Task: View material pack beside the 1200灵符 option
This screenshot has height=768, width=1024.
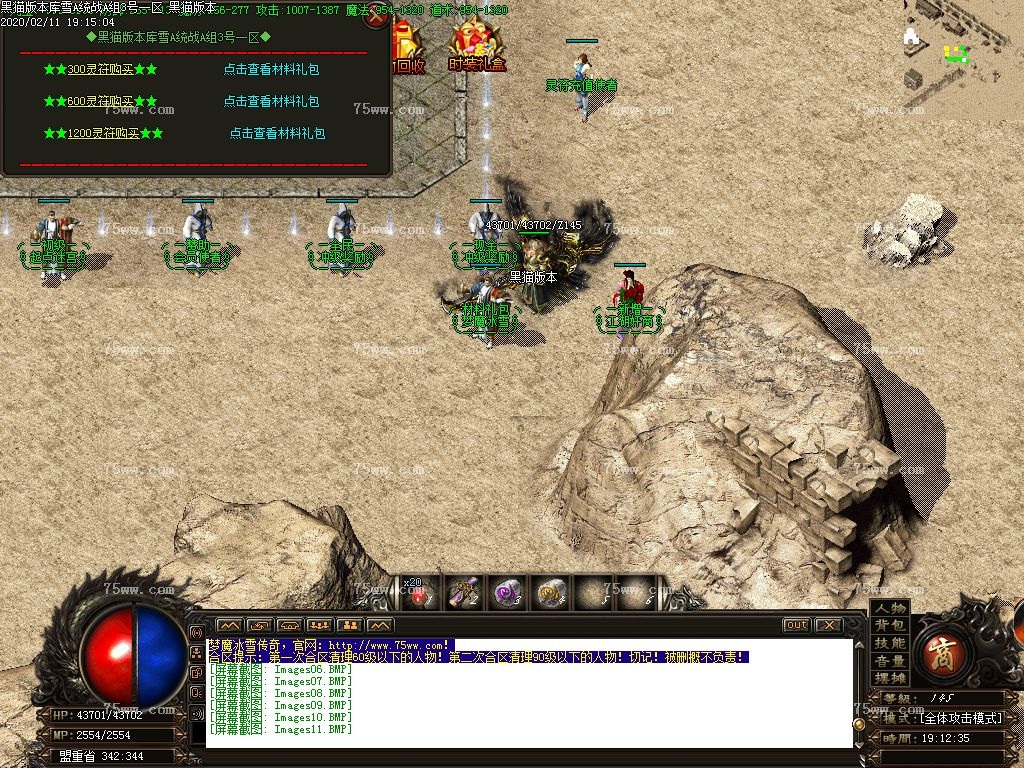Action: tap(277, 133)
